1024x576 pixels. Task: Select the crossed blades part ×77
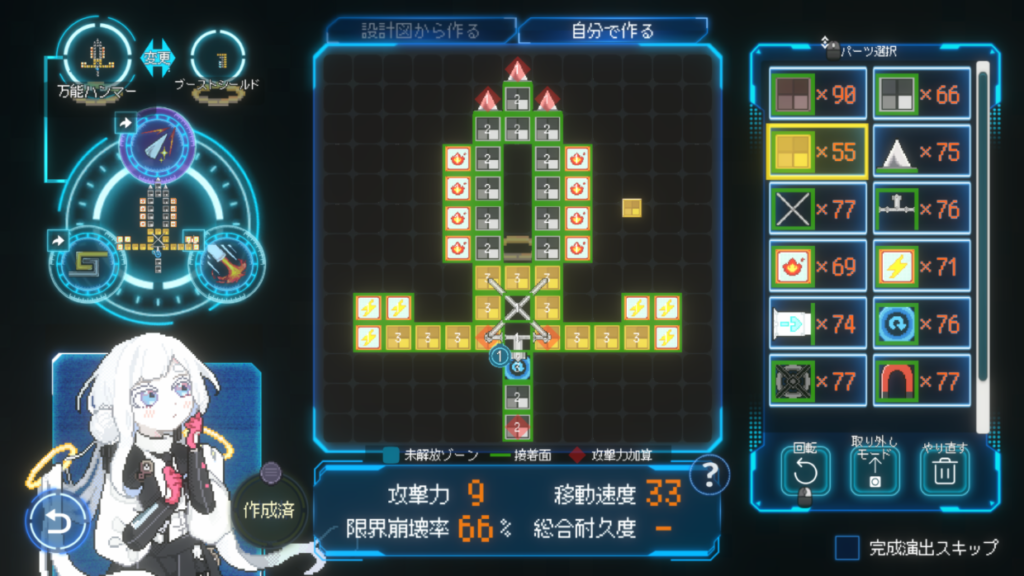[x=817, y=209]
